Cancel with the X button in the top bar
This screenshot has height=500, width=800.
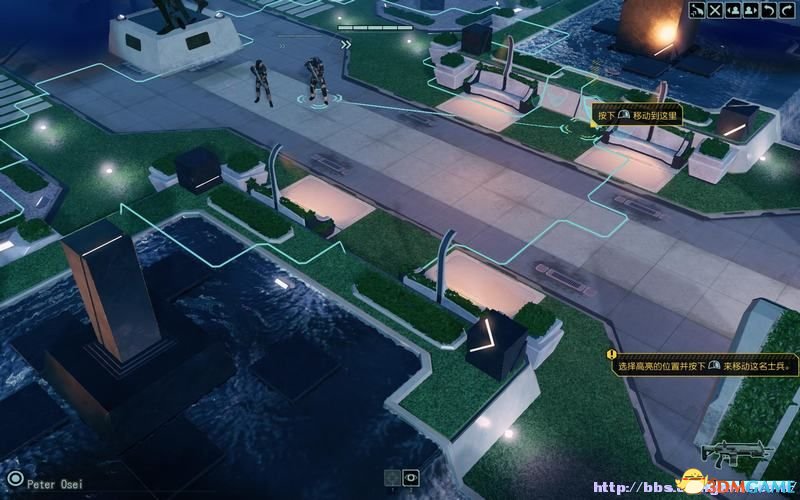coord(715,10)
